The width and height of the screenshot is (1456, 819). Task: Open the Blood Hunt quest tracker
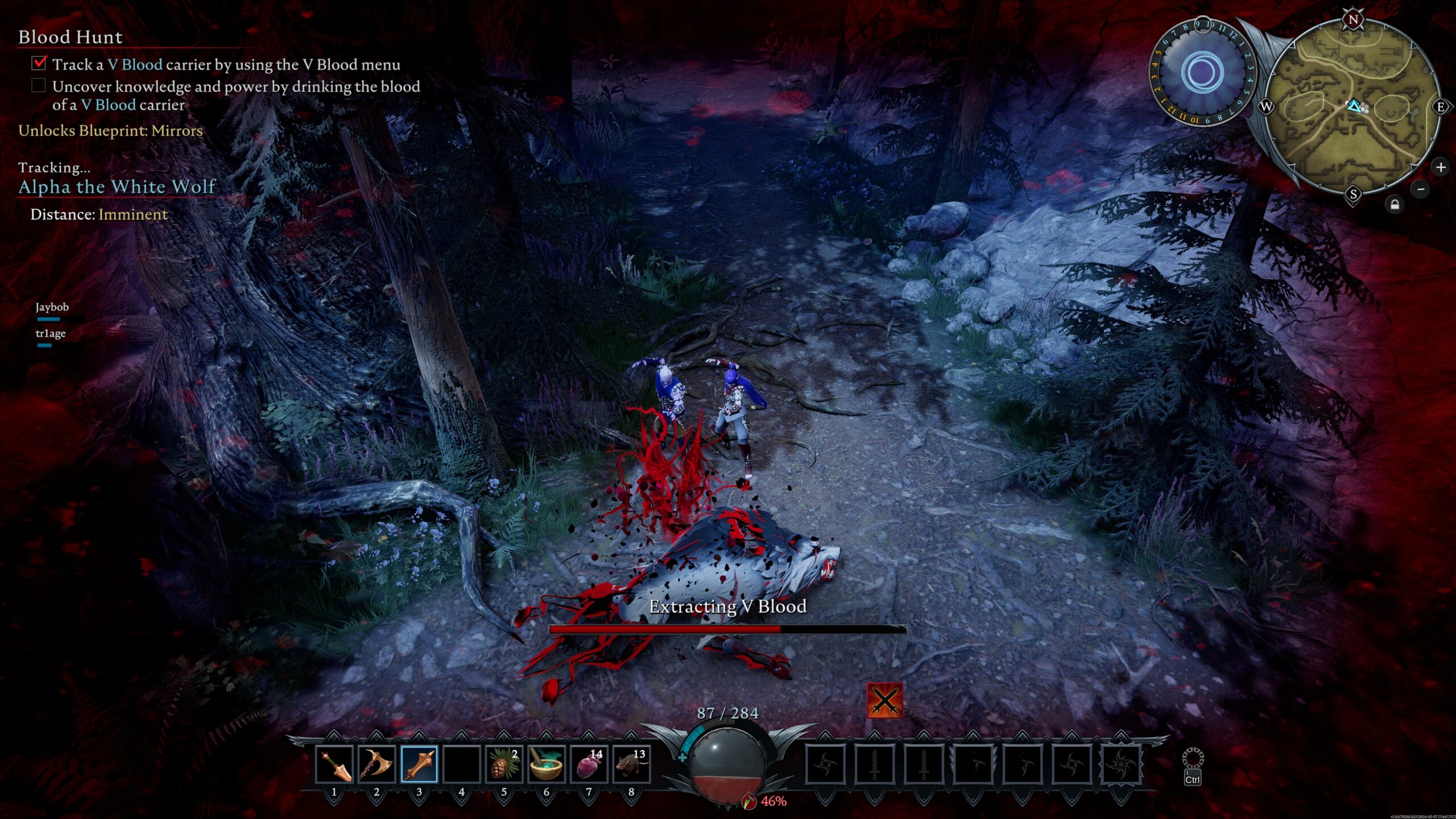[x=71, y=38]
